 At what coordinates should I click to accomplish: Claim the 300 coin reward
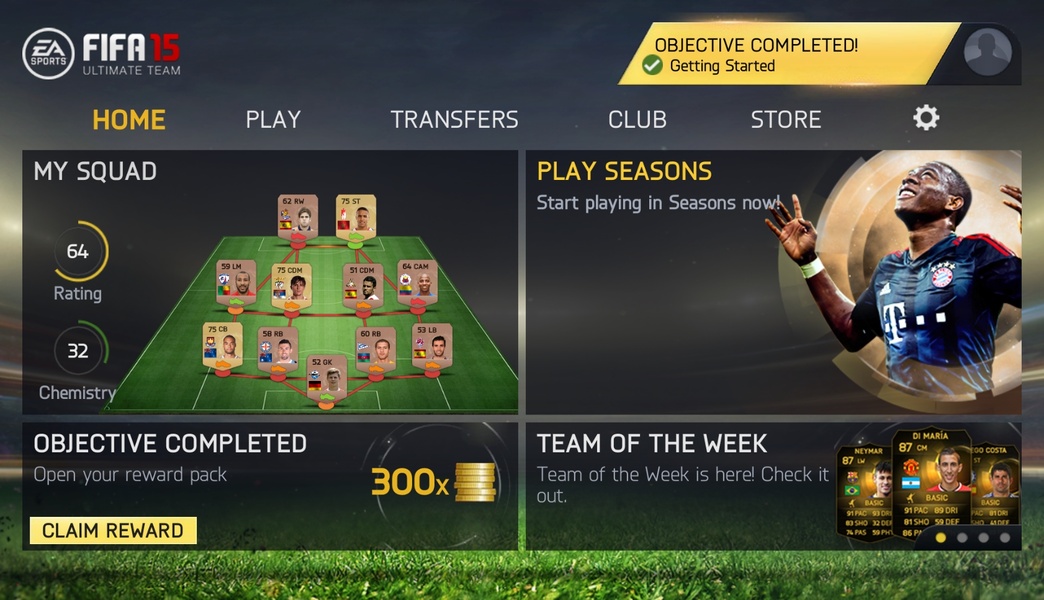113,530
